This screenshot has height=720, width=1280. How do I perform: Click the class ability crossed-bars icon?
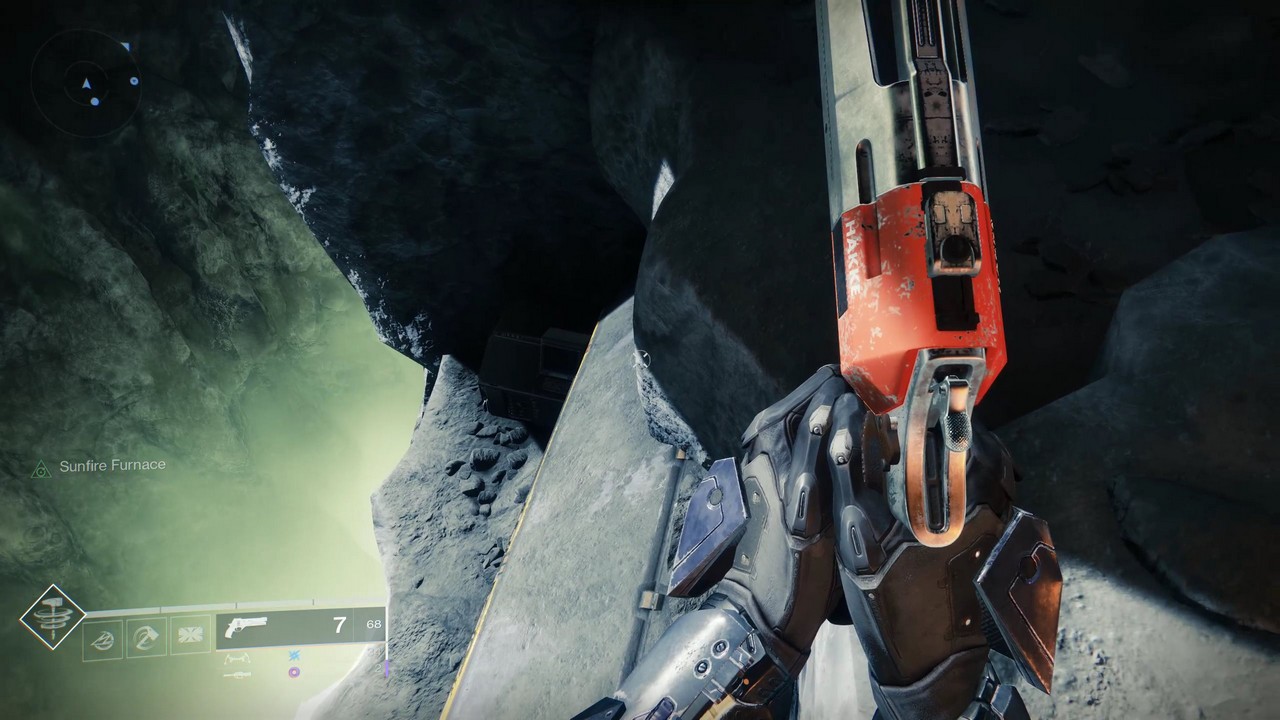pyautogui.click(x=190, y=635)
